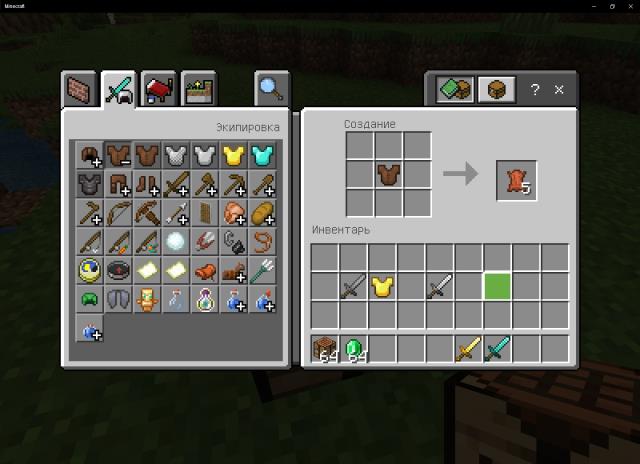Viewport: 640px width, 464px height.
Task: Choose the bread recipe in the equipment list
Action: click(x=263, y=213)
